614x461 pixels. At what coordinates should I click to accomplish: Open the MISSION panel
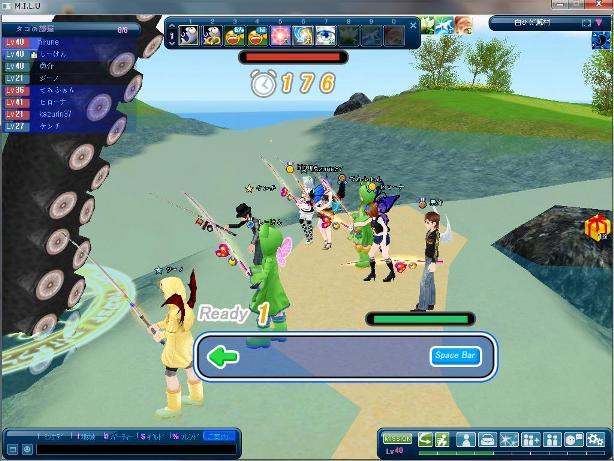[397, 439]
